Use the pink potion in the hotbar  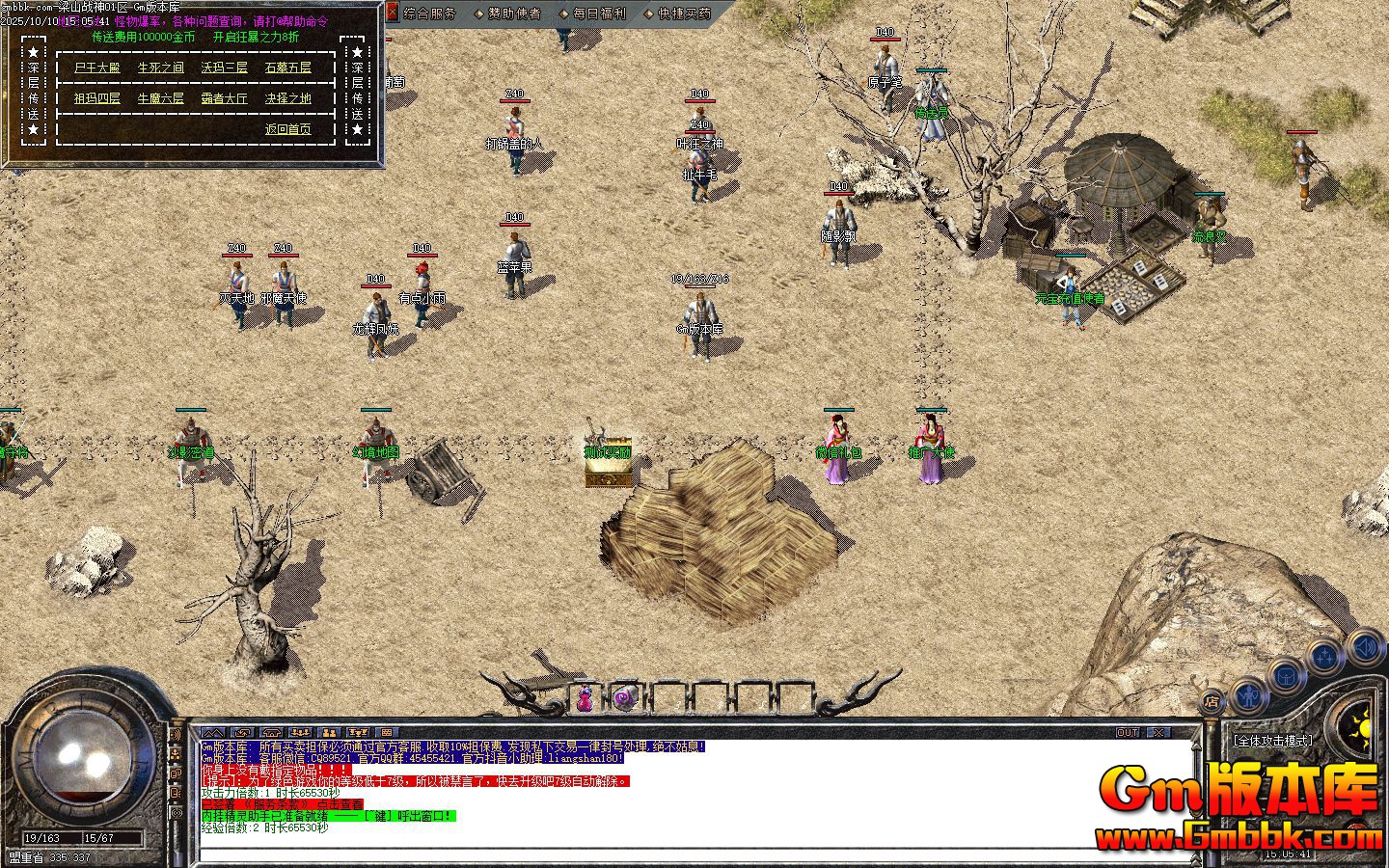(585, 698)
